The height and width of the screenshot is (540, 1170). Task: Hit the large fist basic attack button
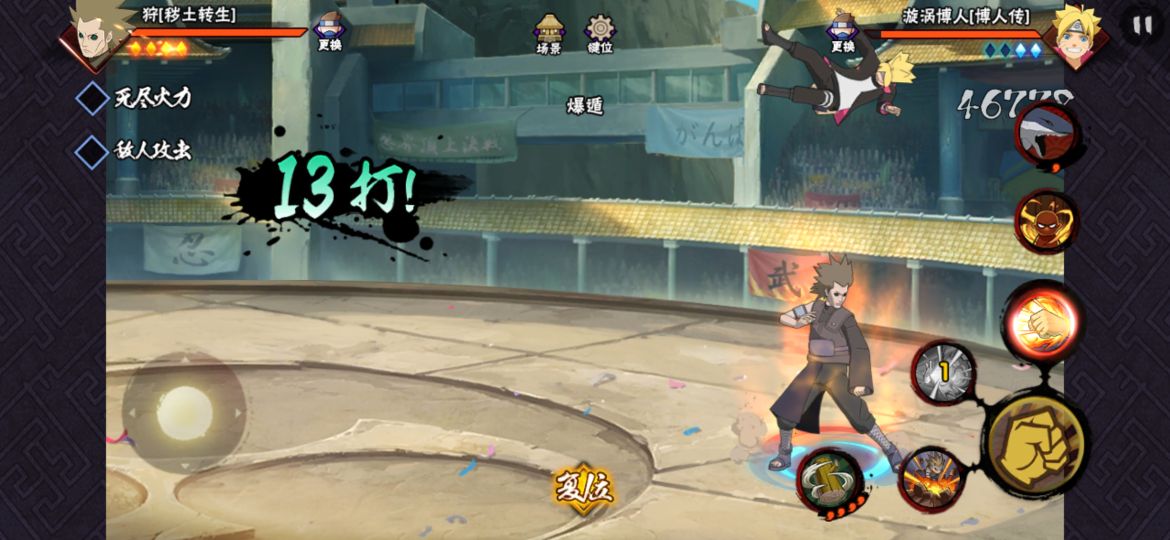point(1035,445)
